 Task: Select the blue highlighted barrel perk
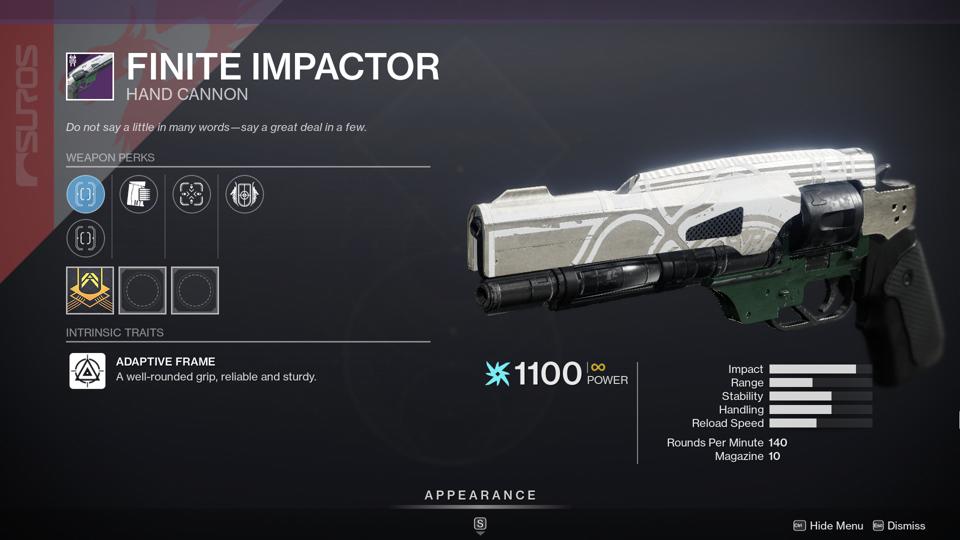point(86,194)
